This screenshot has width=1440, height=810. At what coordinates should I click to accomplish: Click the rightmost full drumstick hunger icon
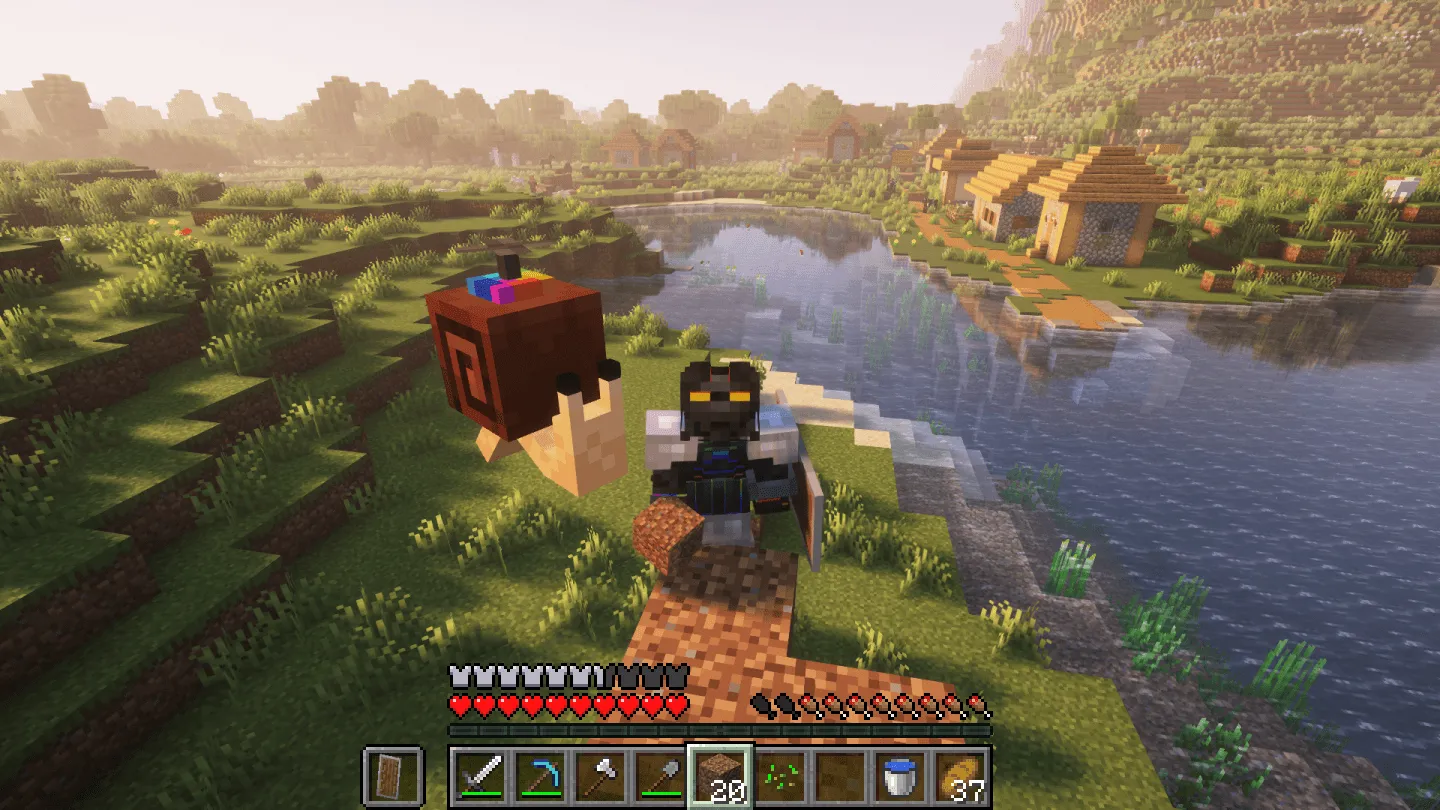click(x=975, y=705)
